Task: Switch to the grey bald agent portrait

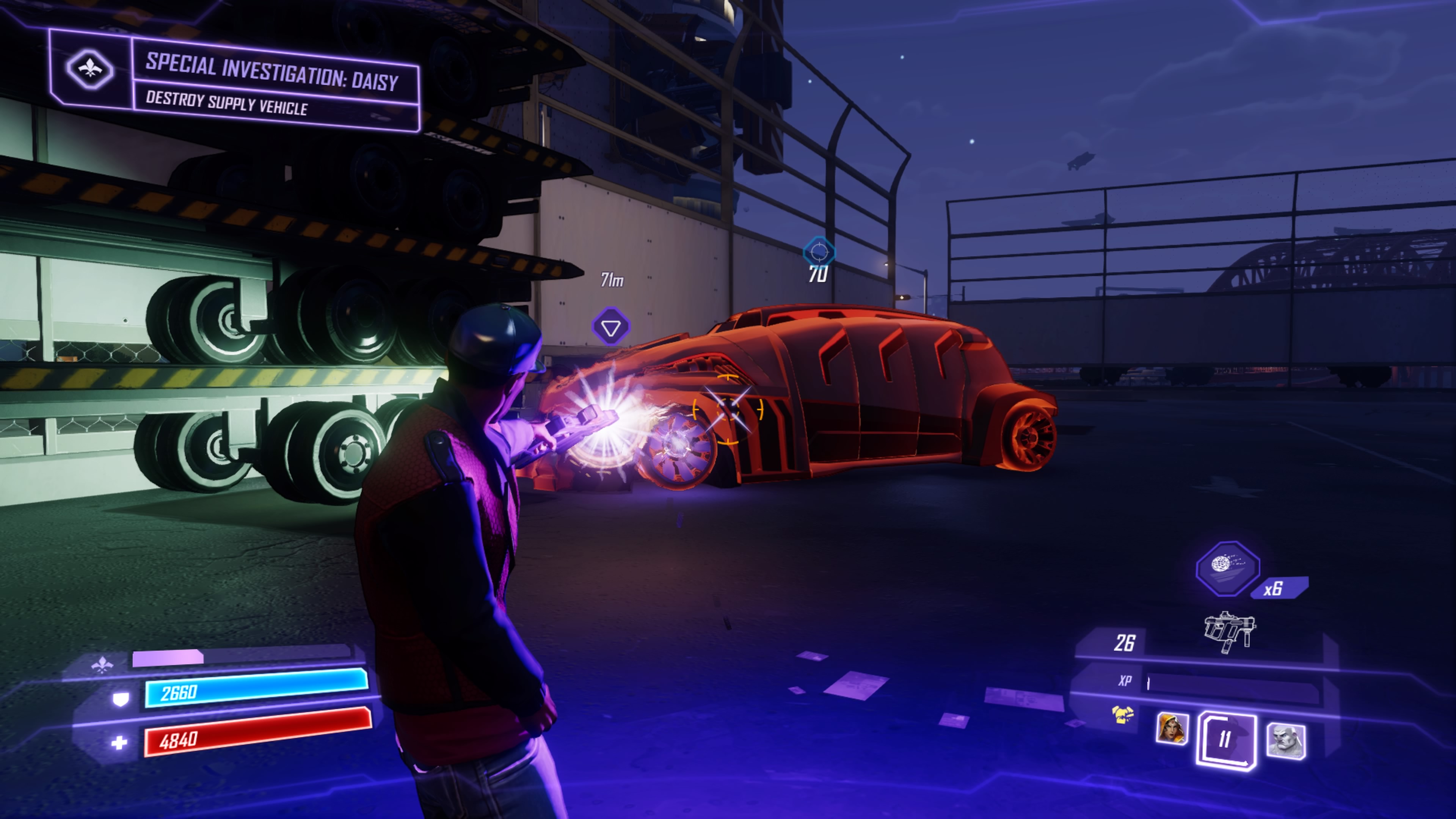Action: click(1285, 741)
